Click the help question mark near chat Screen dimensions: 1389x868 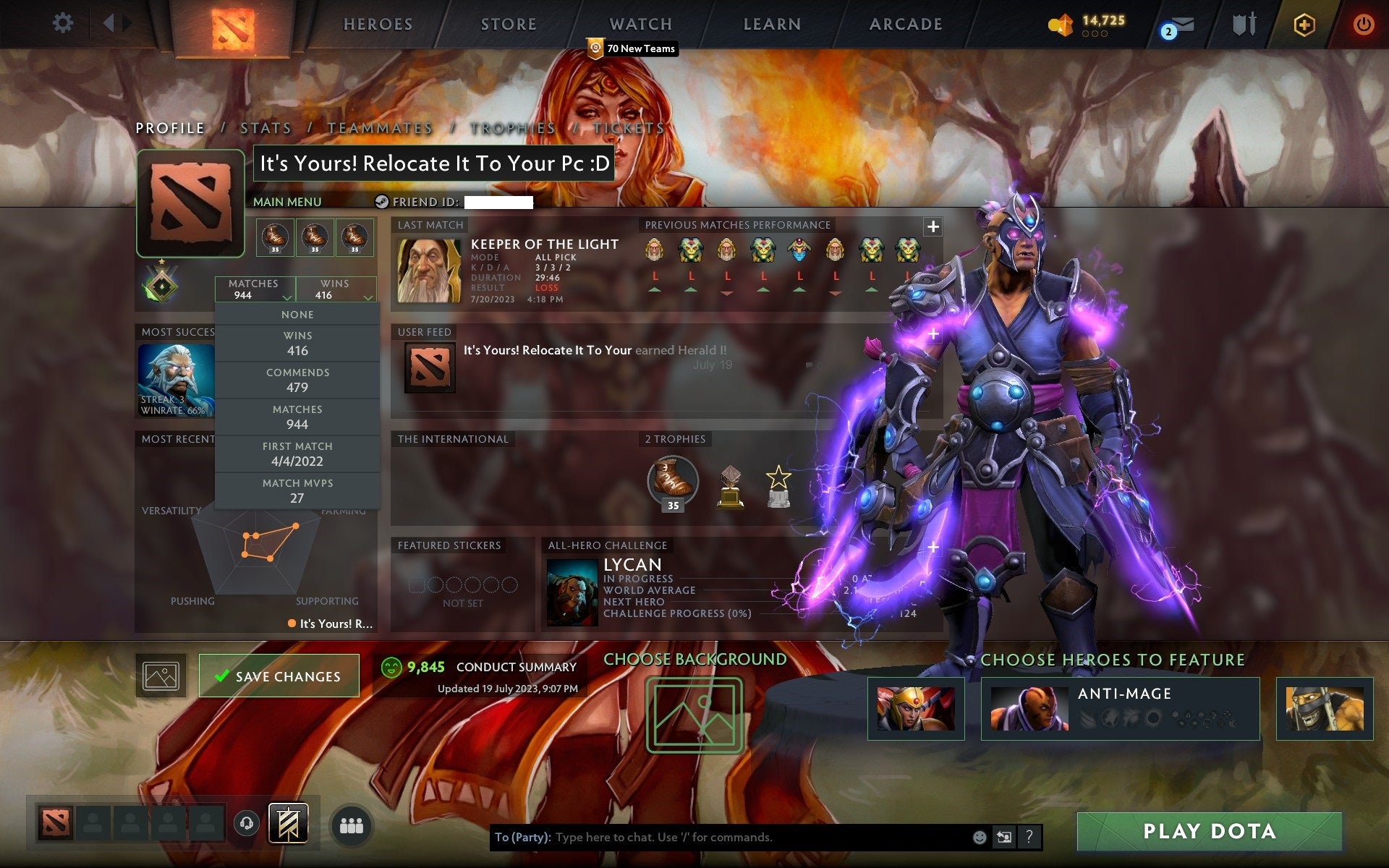[1028, 838]
